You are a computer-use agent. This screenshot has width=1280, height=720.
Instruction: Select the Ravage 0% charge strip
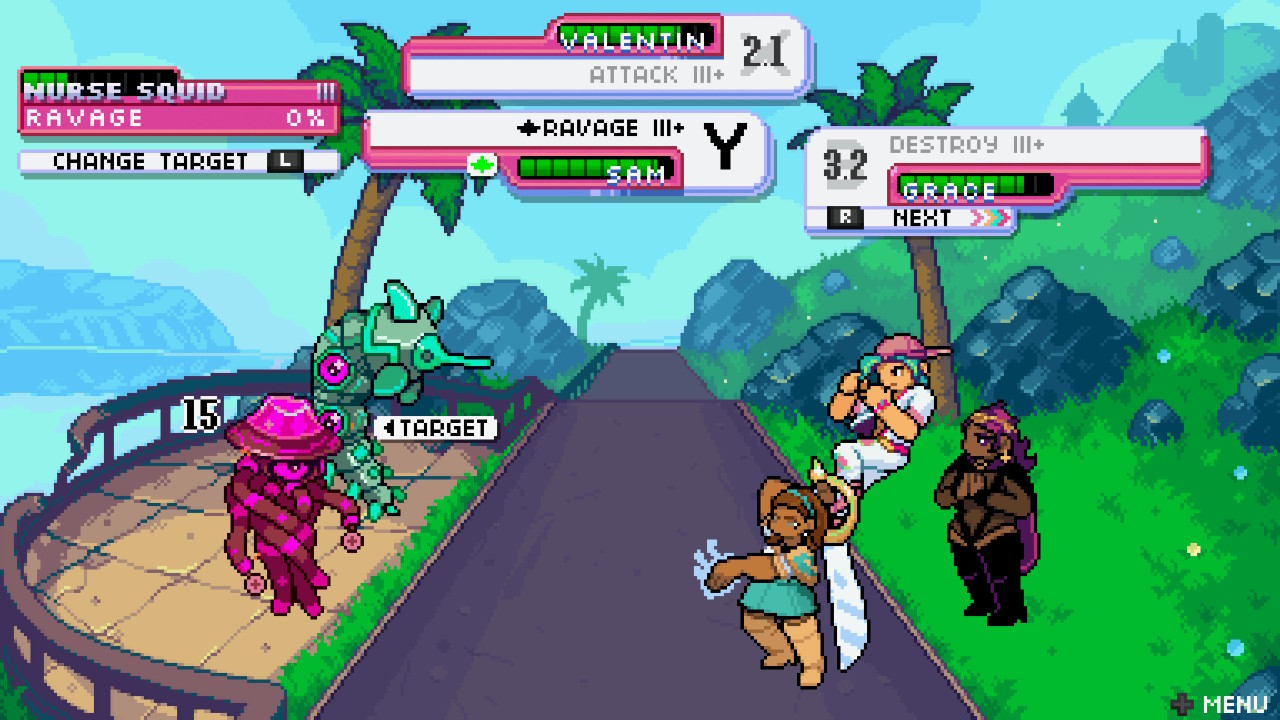[170, 117]
